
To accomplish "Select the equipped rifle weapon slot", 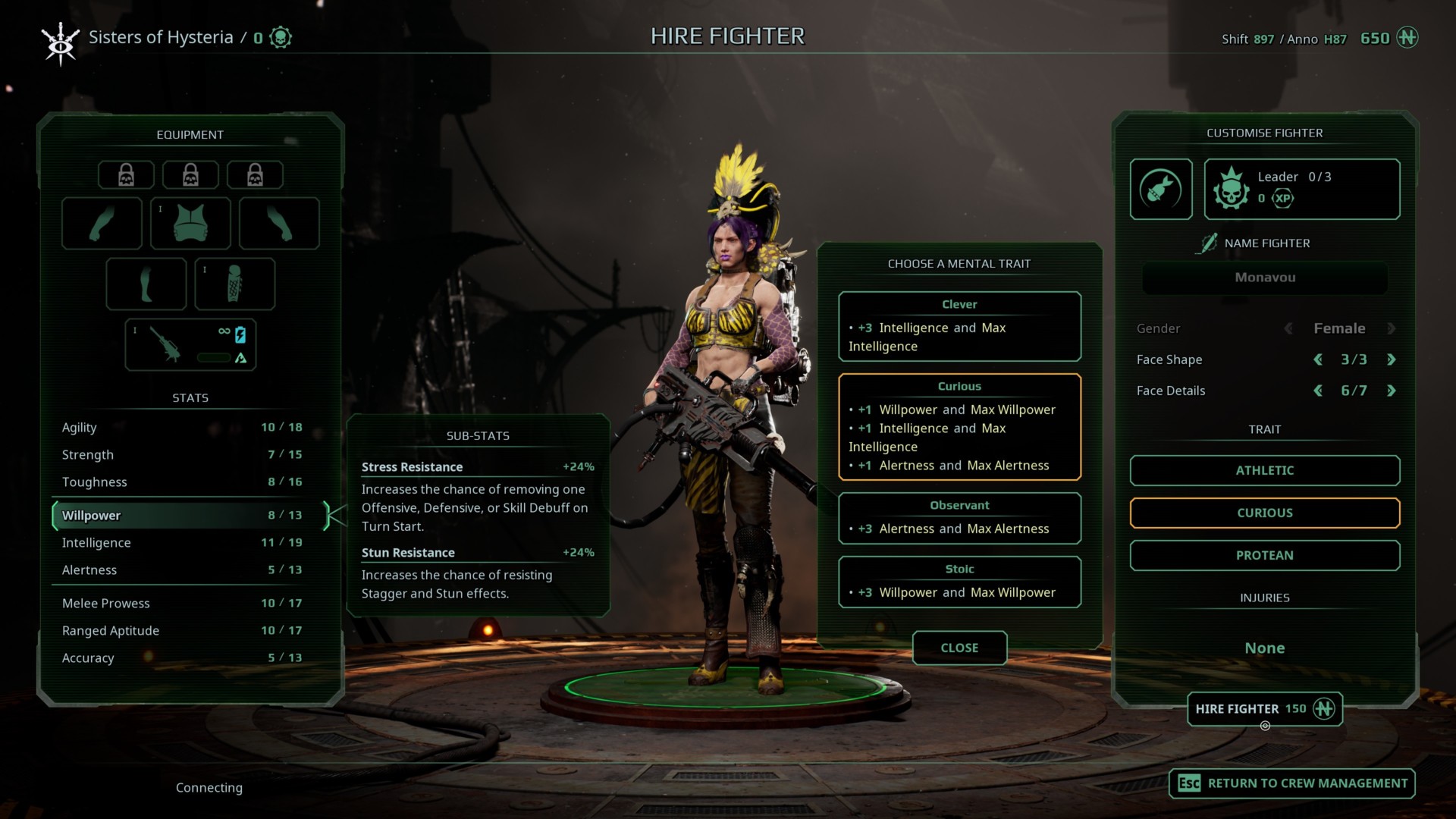I will click(x=190, y=344).
